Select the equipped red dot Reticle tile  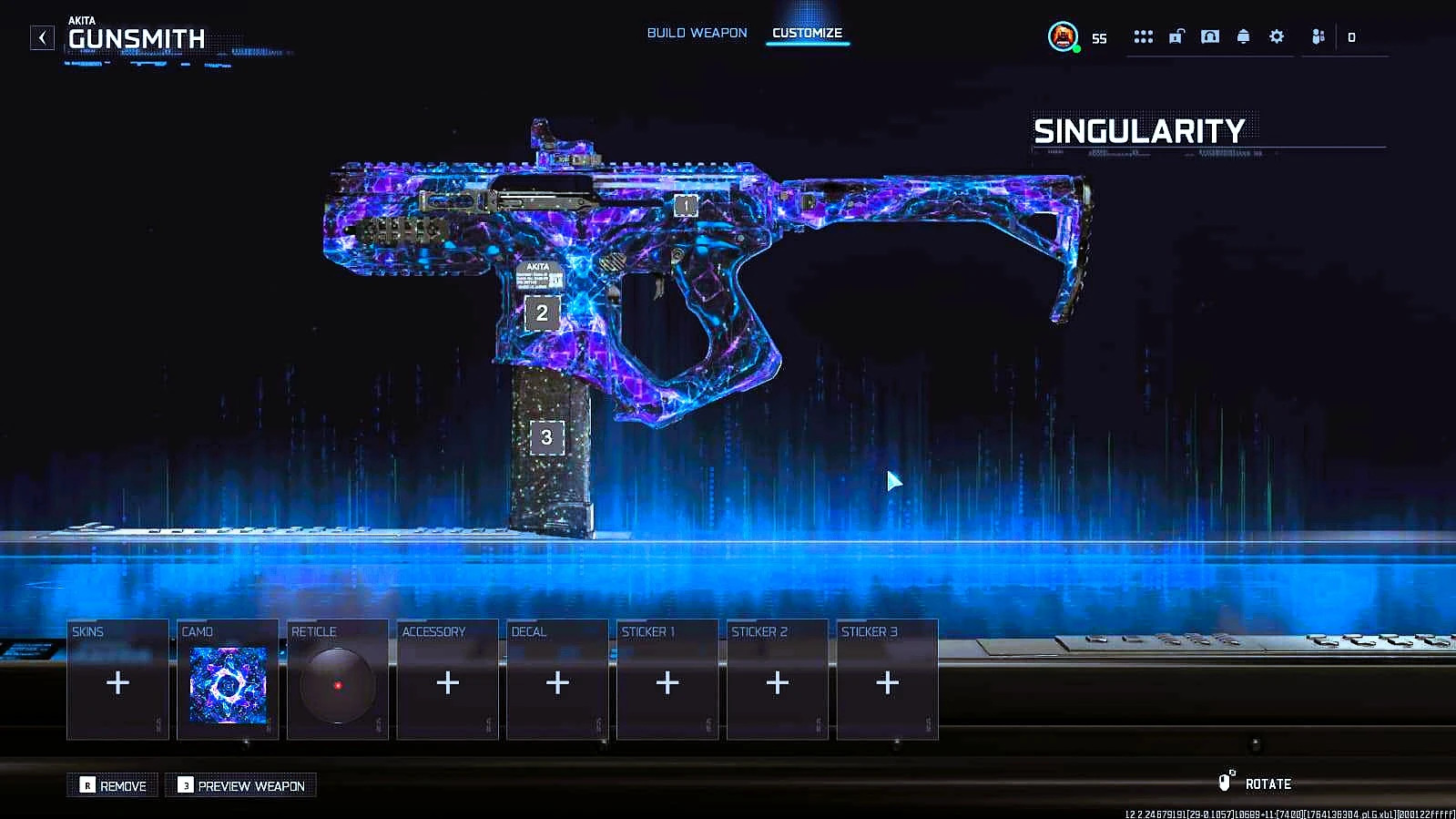click(338, 686)
